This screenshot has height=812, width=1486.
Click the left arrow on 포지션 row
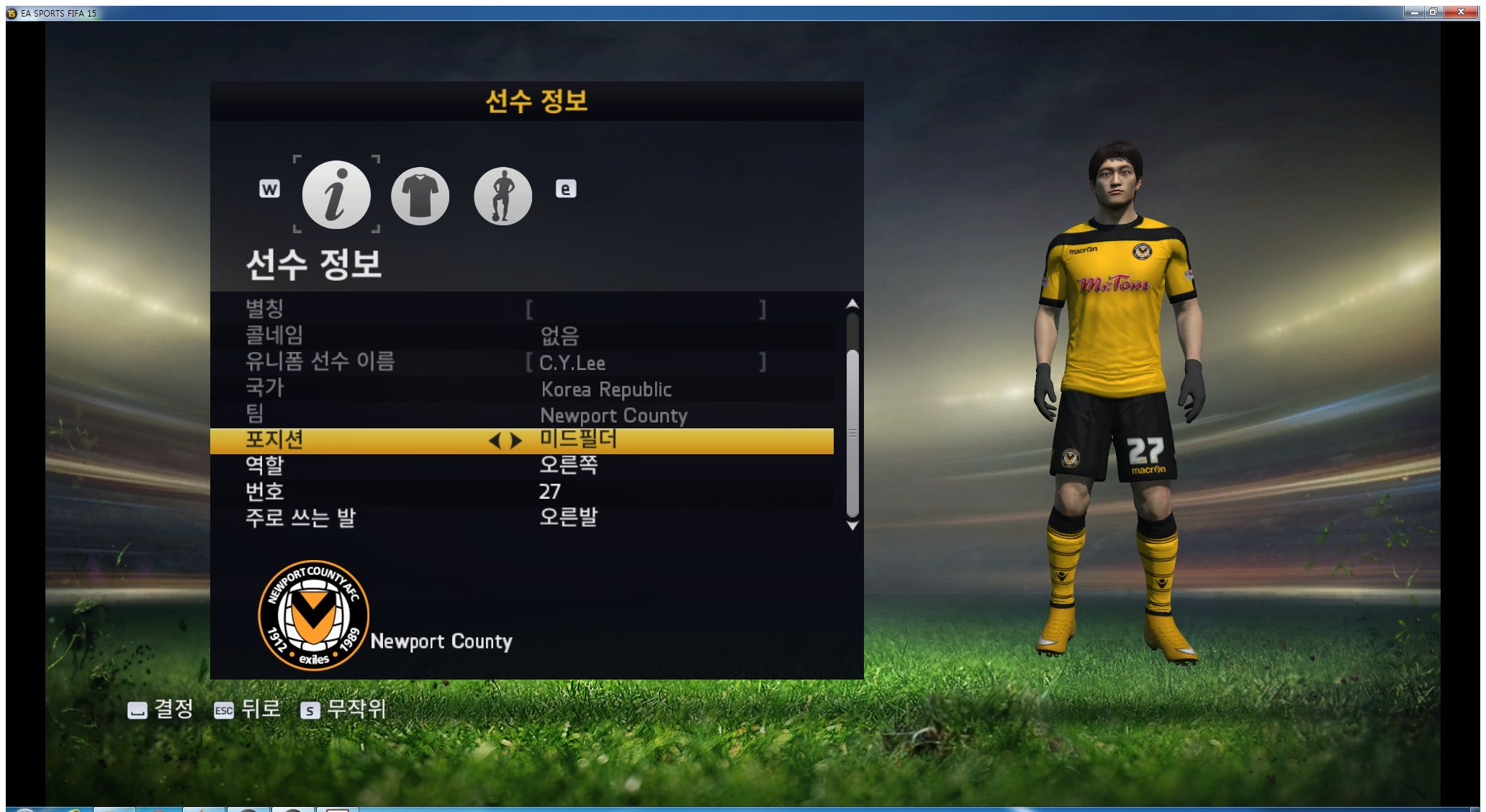494,441
